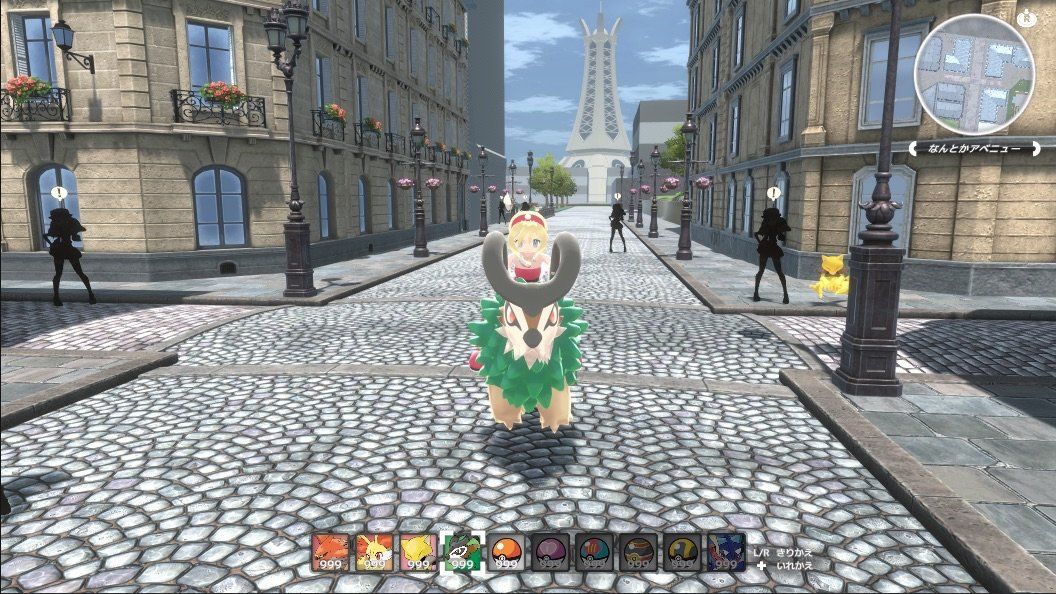
Task: Choose the yellow fox Pokémon slot
Action: tap(374, 552)
